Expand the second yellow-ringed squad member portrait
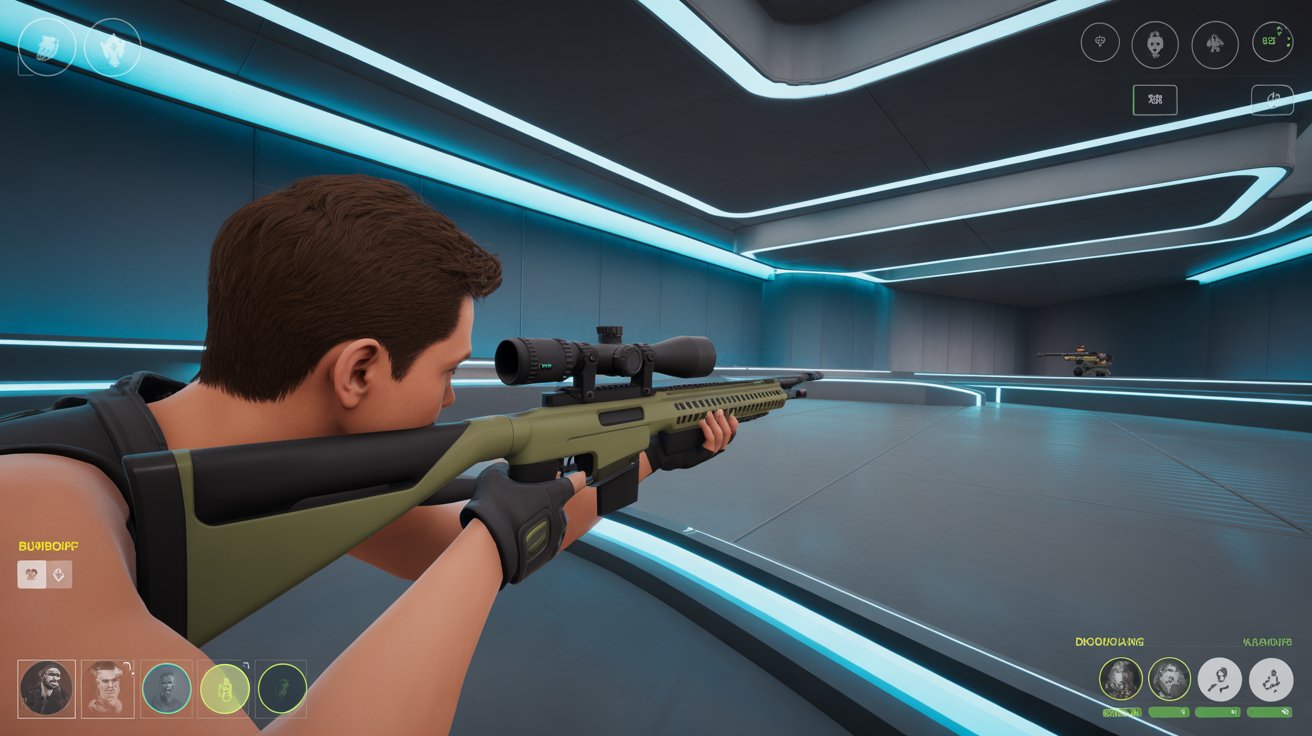This screenshot has width=1312, height=736. click(x=1169, y=678)
